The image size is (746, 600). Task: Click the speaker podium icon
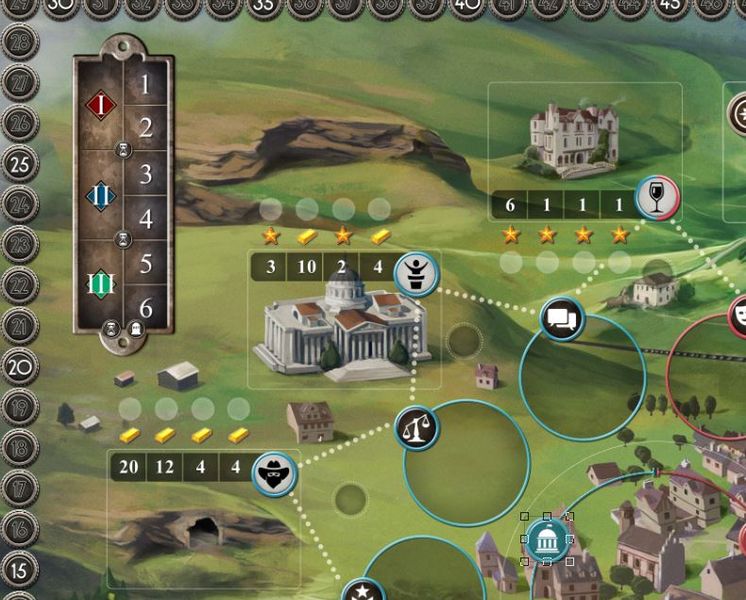[413, 274]
